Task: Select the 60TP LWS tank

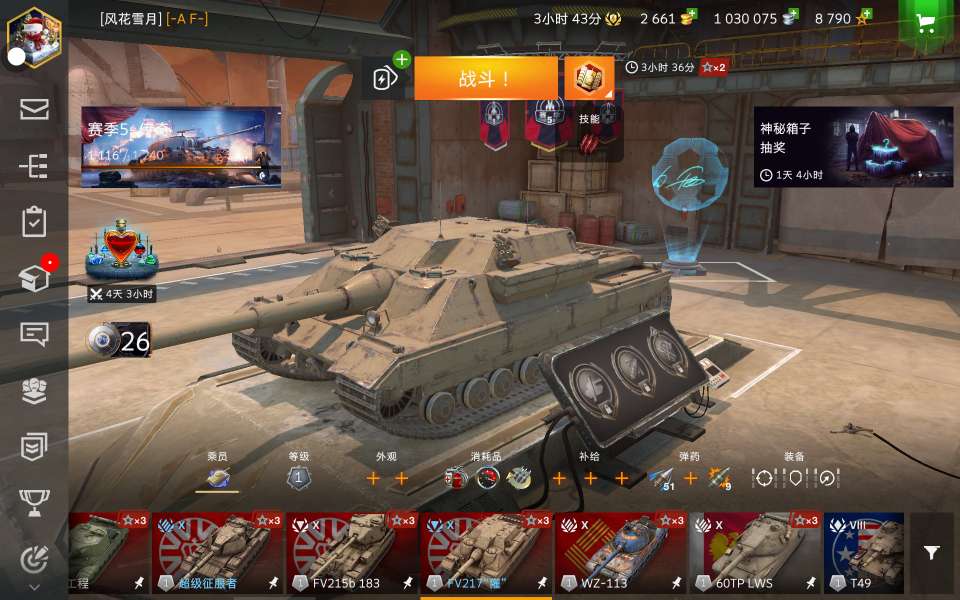Action: click(x=755, y=553)
